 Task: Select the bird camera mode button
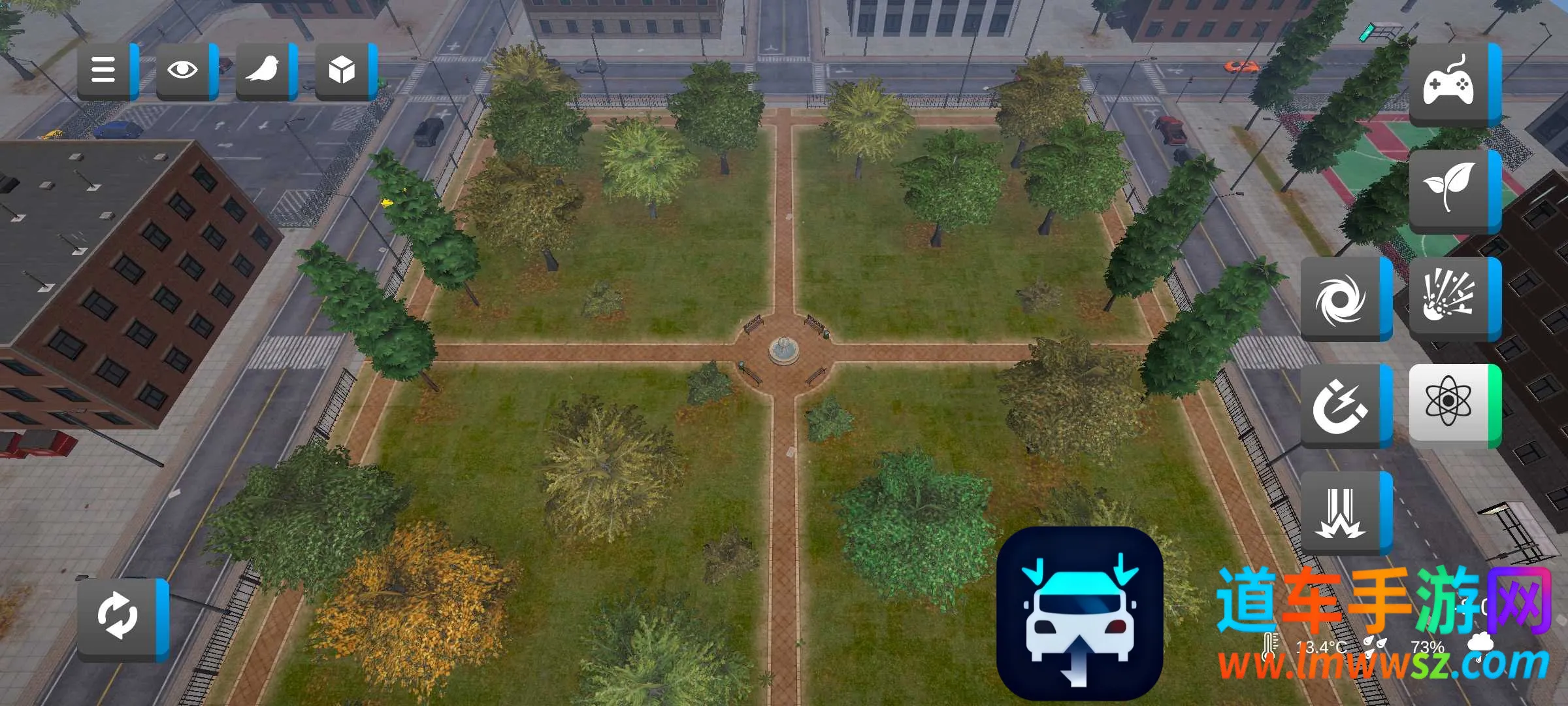coord(263,70)
